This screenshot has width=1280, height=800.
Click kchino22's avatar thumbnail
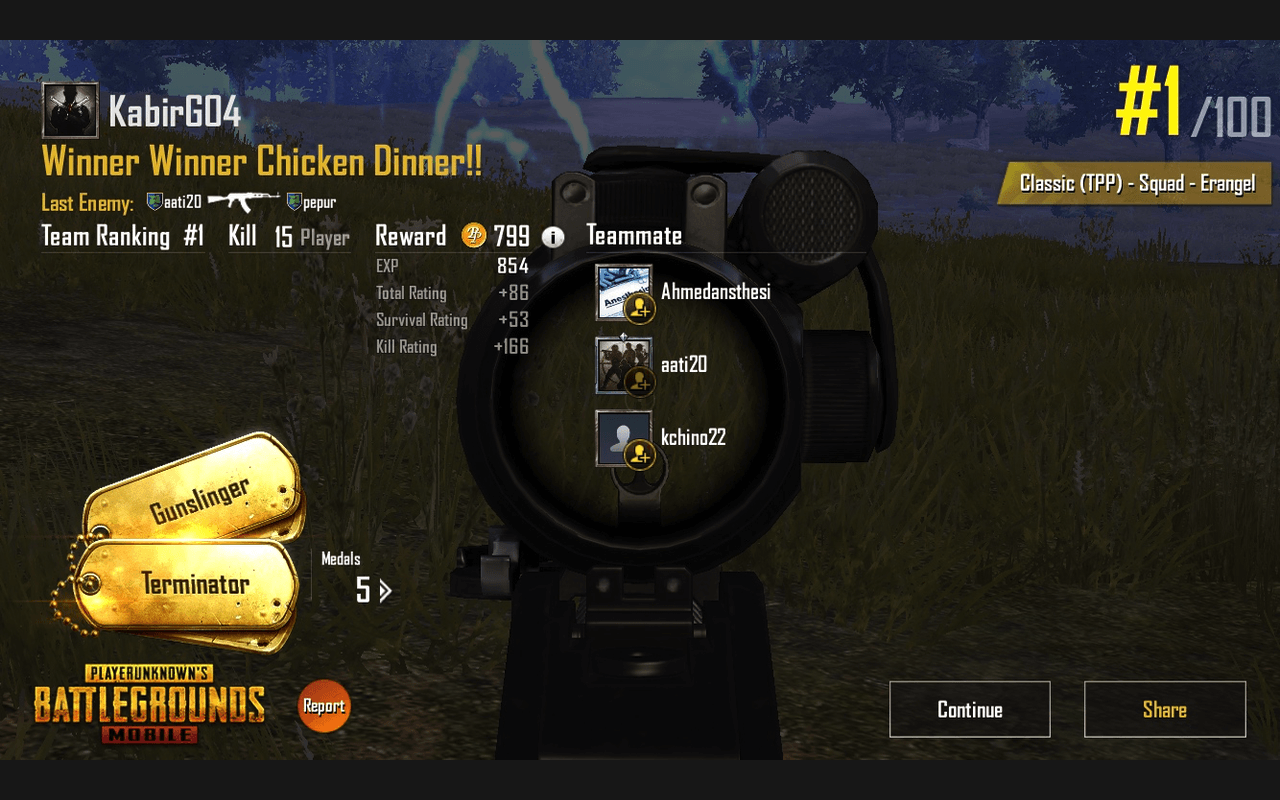622,438
